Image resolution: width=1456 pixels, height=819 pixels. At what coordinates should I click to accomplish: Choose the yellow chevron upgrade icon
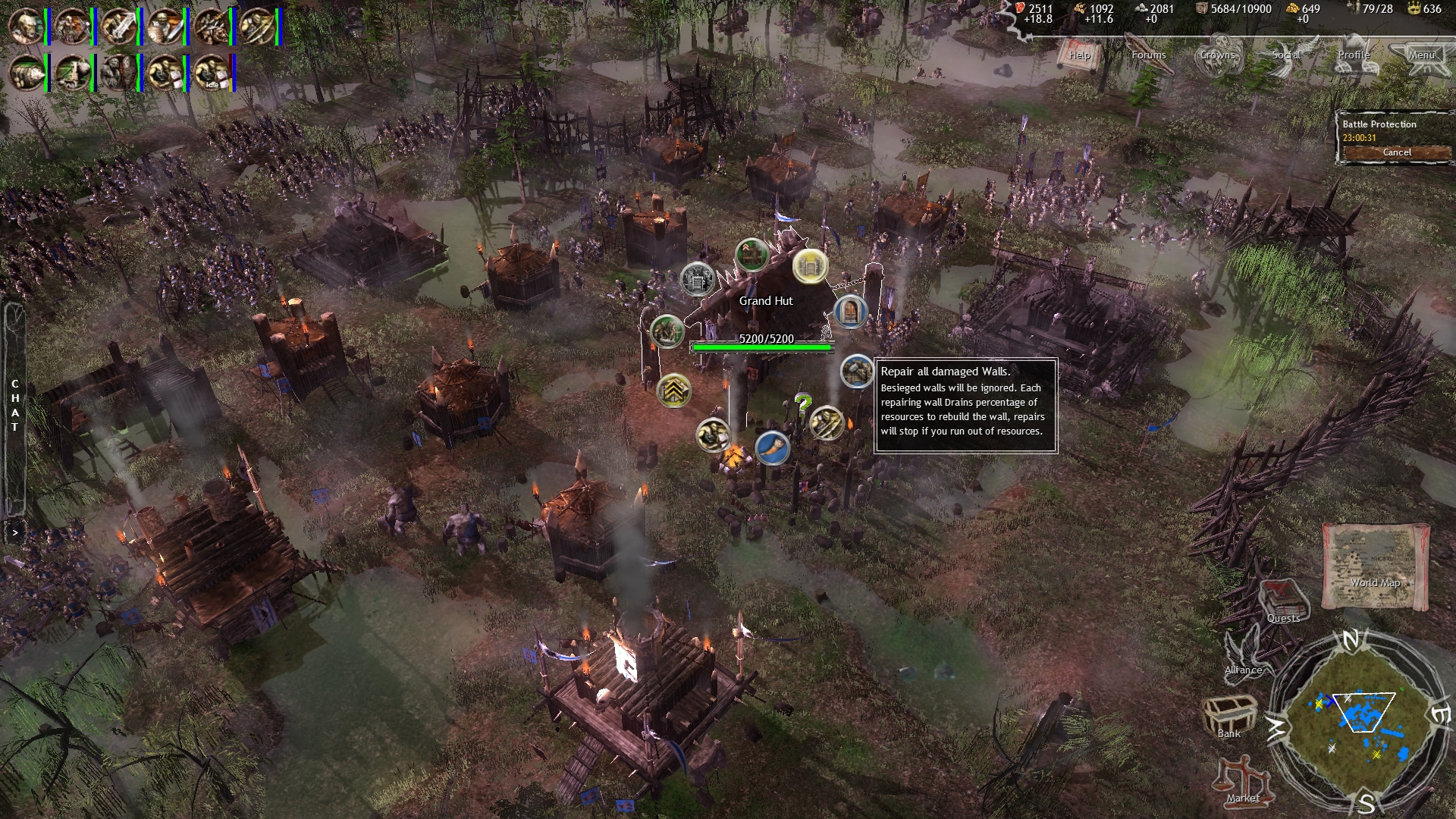click(x=673, y=391)
